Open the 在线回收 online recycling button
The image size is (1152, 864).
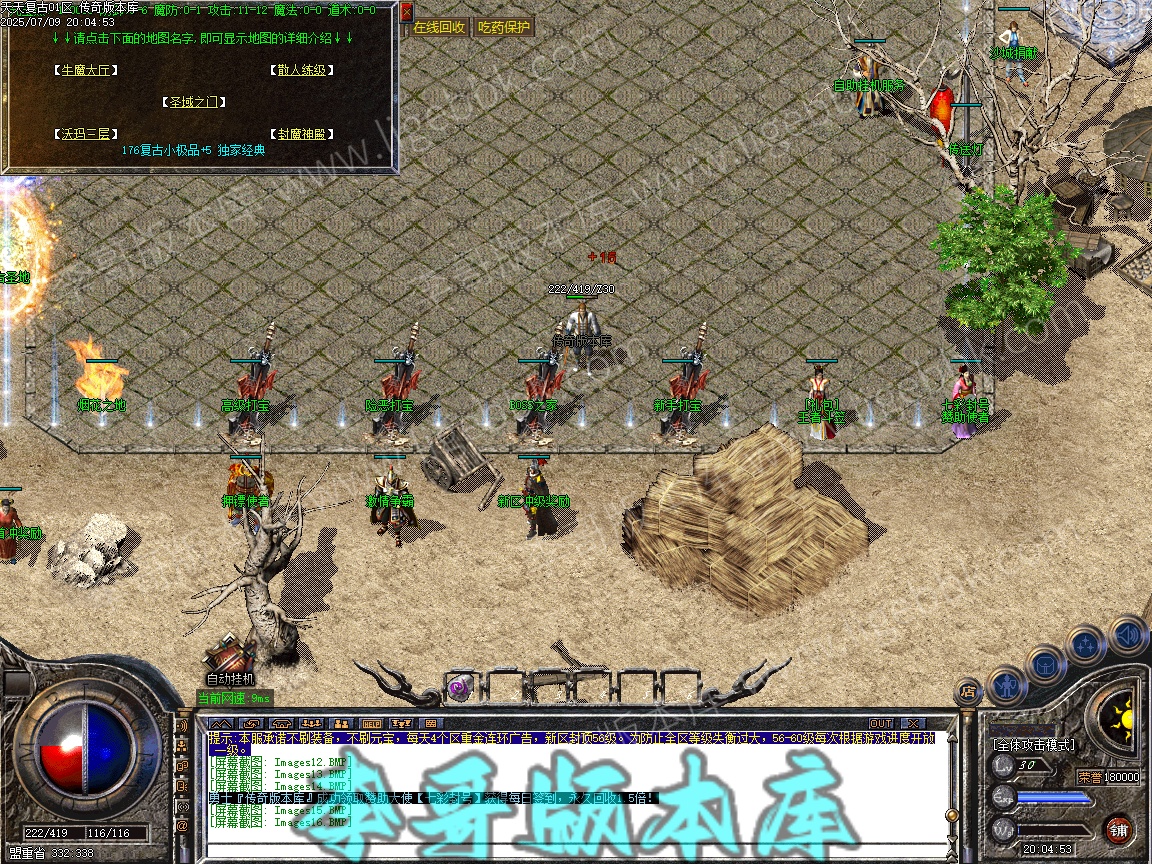coord(439,28)
